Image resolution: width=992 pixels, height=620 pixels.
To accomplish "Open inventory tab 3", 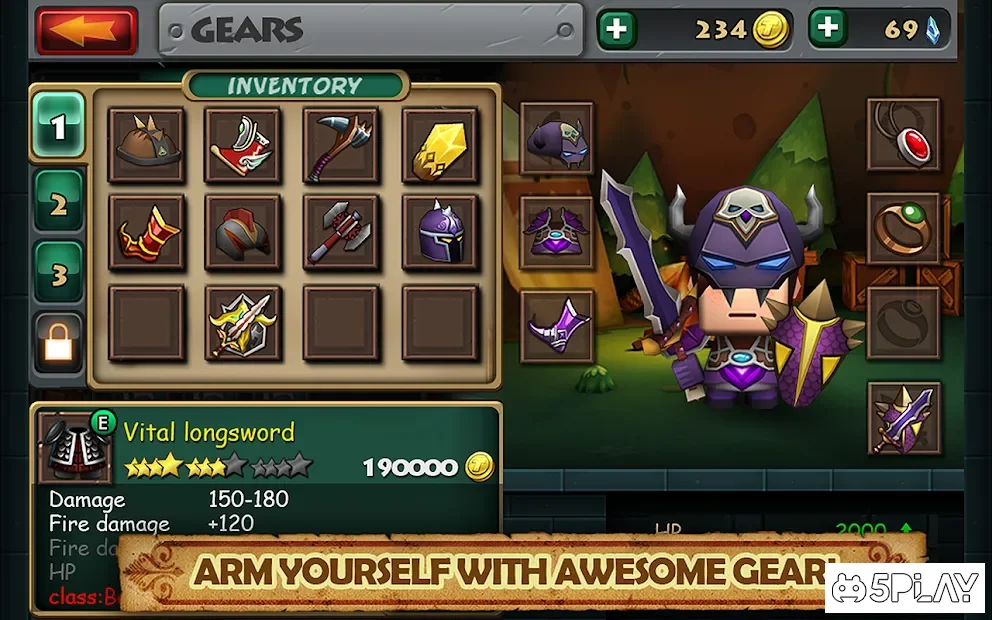I will 58,273.
